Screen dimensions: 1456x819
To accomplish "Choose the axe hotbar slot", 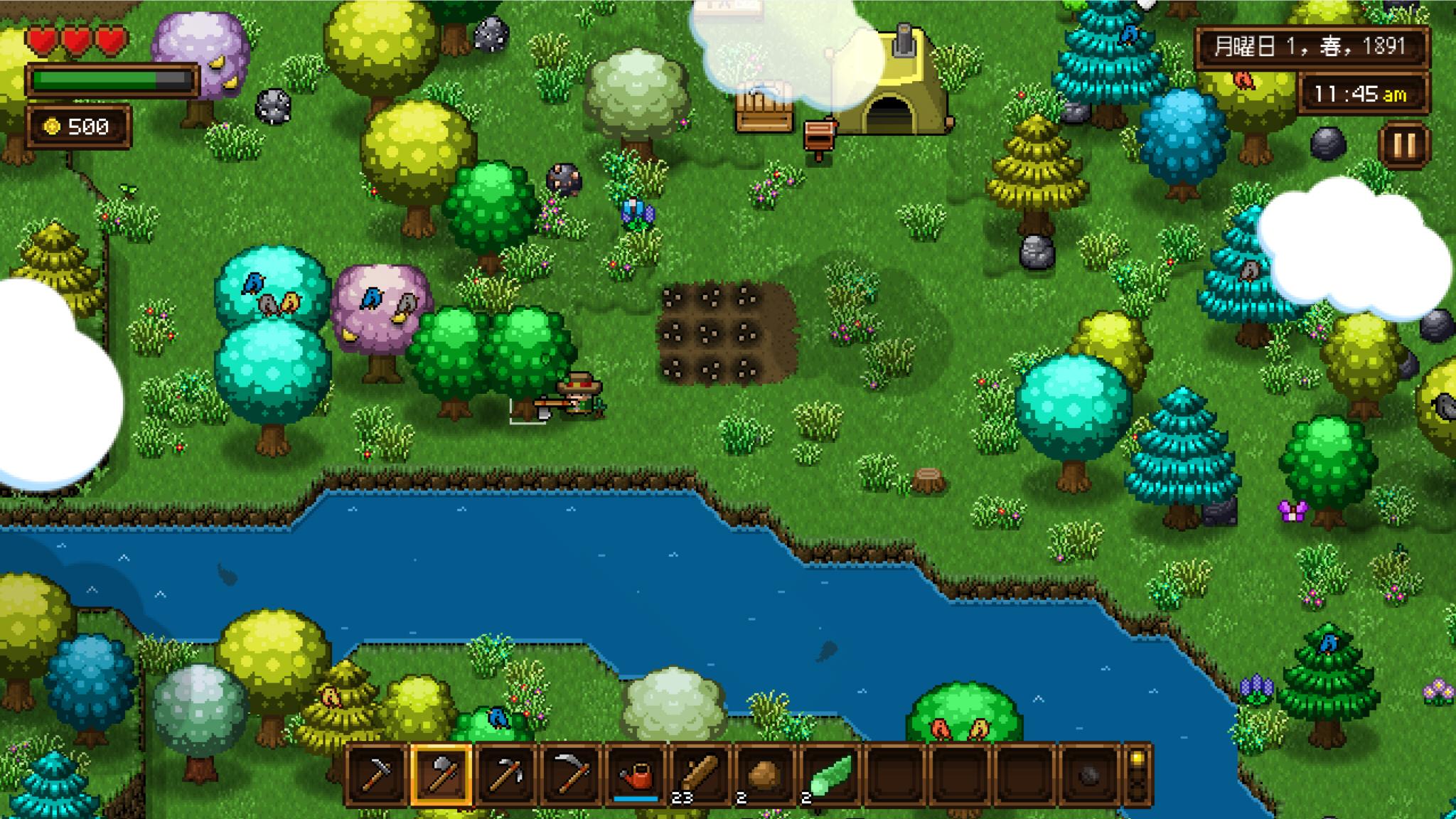I will (441, 775).
